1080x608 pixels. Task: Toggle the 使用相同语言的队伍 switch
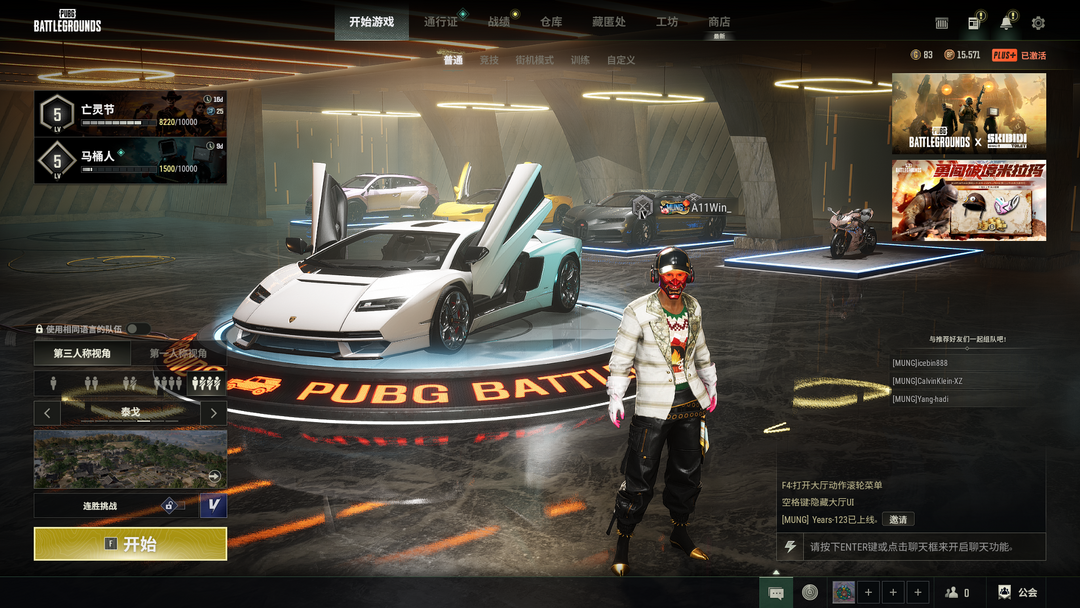pos(138,329)
